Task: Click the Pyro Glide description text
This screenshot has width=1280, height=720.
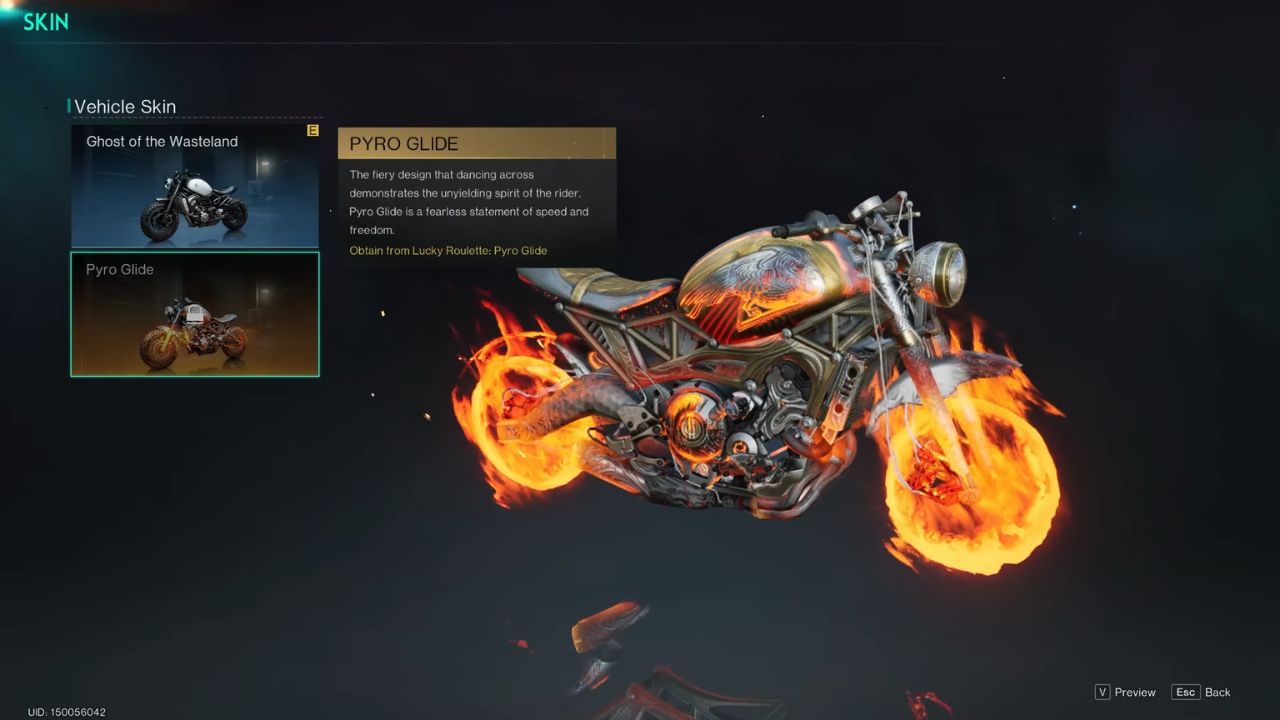Action: pyautogui.click(x=470, y=200)
